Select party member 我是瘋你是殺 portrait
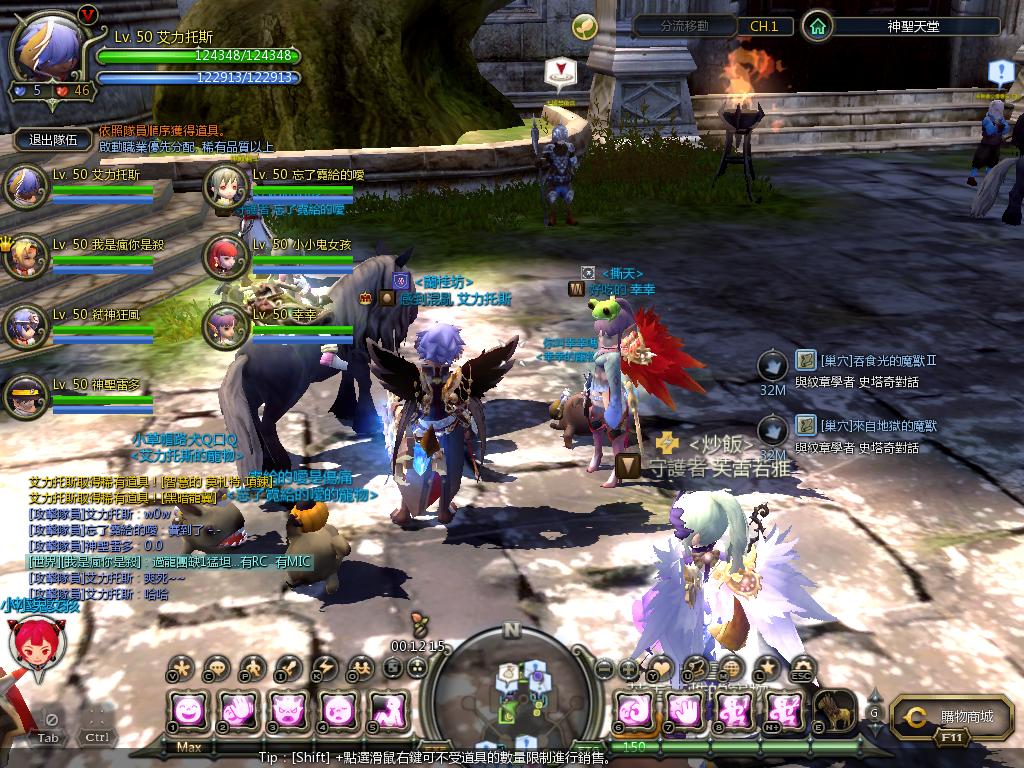1024x768 pixels. tap(24, 256)
